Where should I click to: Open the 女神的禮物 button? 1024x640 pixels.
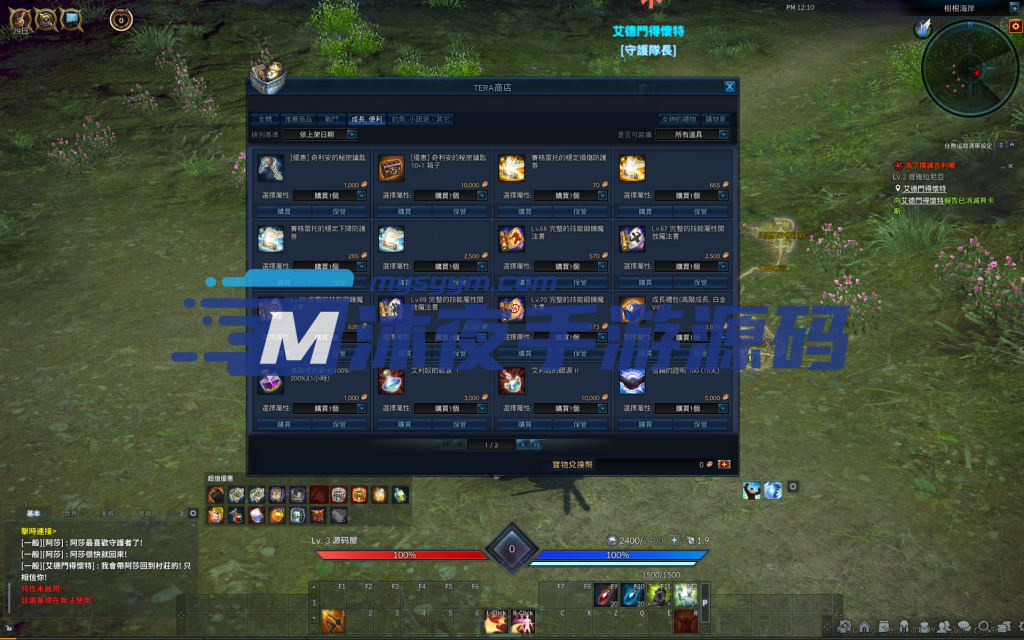click(x=678, y=119)
